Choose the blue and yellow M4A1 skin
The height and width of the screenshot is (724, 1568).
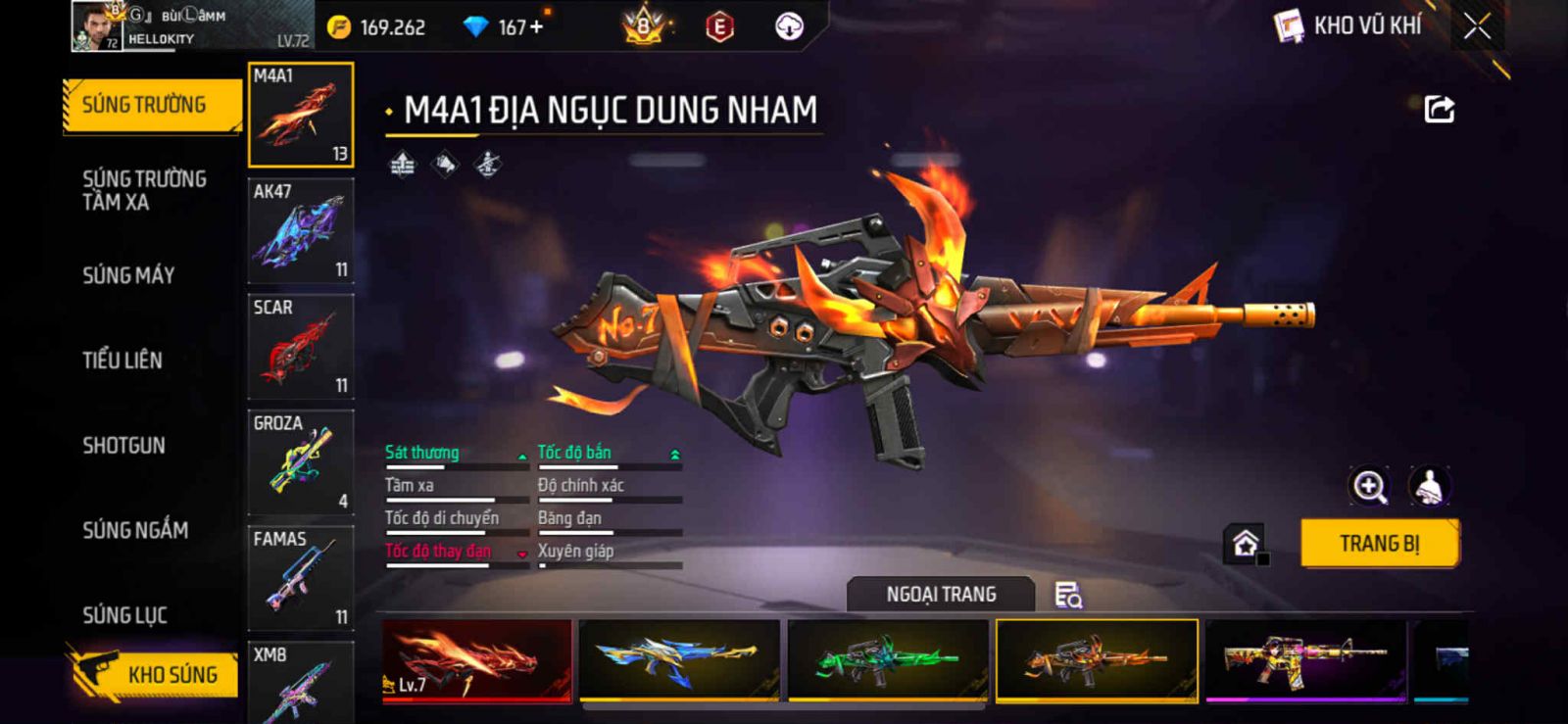coord(679,660)
